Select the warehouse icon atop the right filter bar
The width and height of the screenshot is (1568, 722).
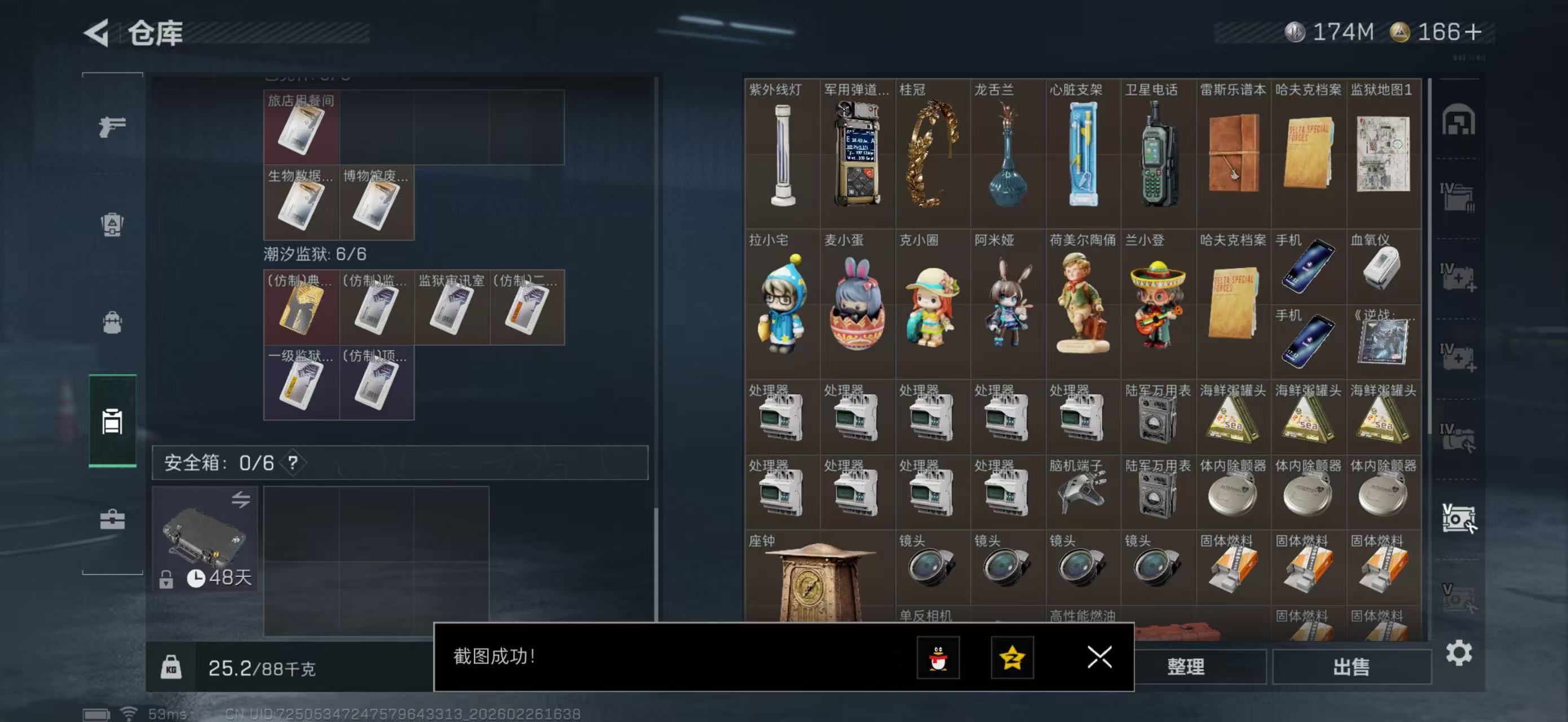point(1460,121)
